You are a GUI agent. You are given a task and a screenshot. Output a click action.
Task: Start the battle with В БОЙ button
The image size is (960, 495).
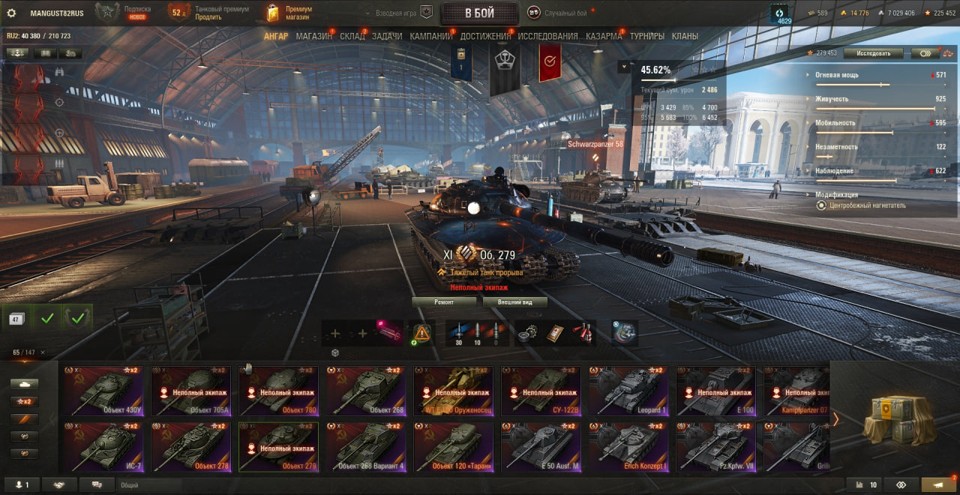point(479,13)
